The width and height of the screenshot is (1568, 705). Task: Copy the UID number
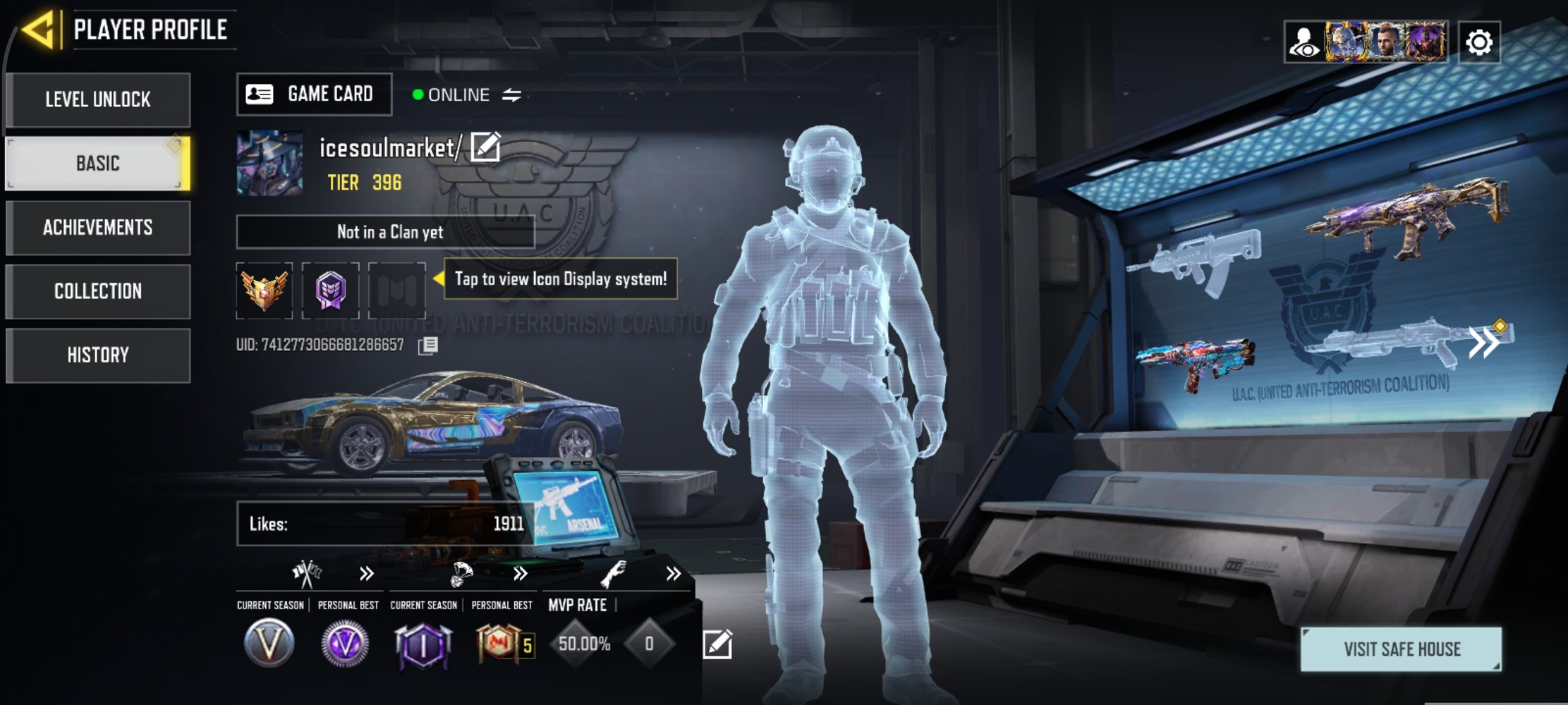point(427,345)
